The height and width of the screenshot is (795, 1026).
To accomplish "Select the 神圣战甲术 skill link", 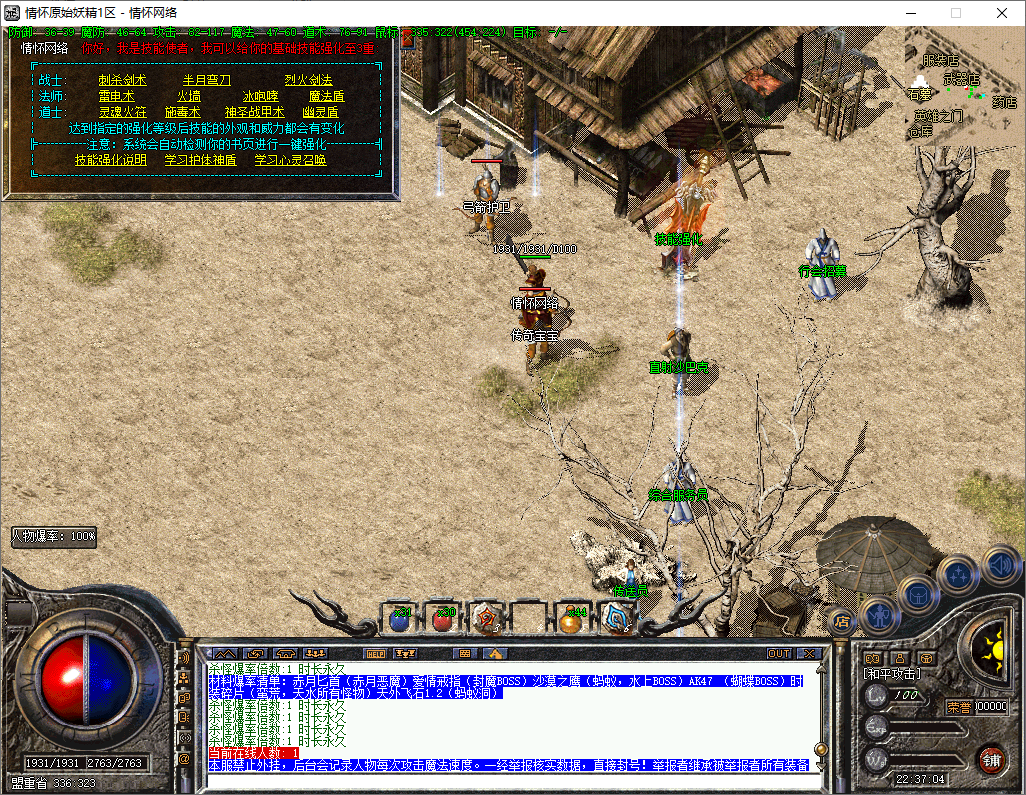I will 254,112.
